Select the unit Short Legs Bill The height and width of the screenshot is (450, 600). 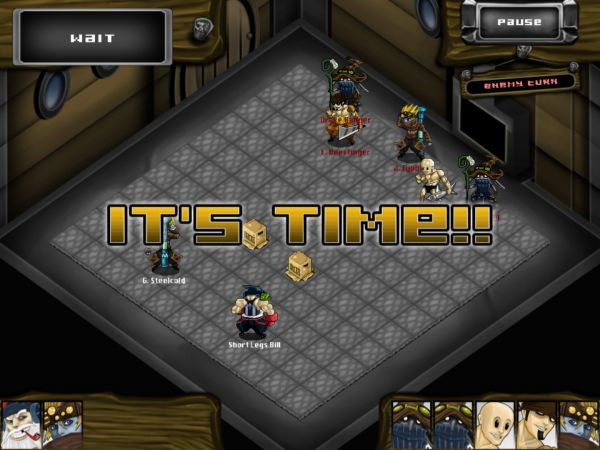point(254,311)
